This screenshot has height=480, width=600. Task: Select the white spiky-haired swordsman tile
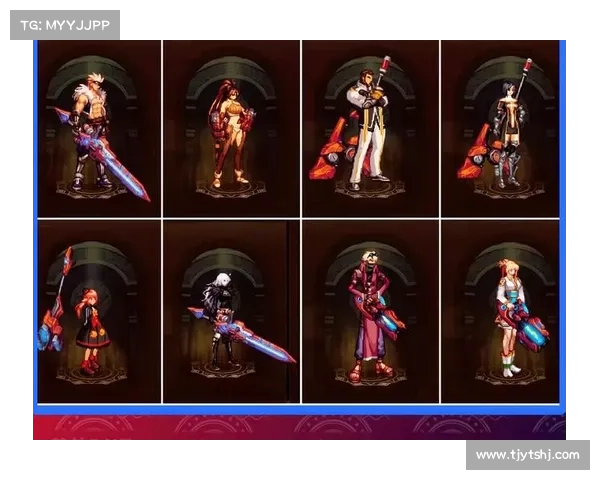point(98,128)
